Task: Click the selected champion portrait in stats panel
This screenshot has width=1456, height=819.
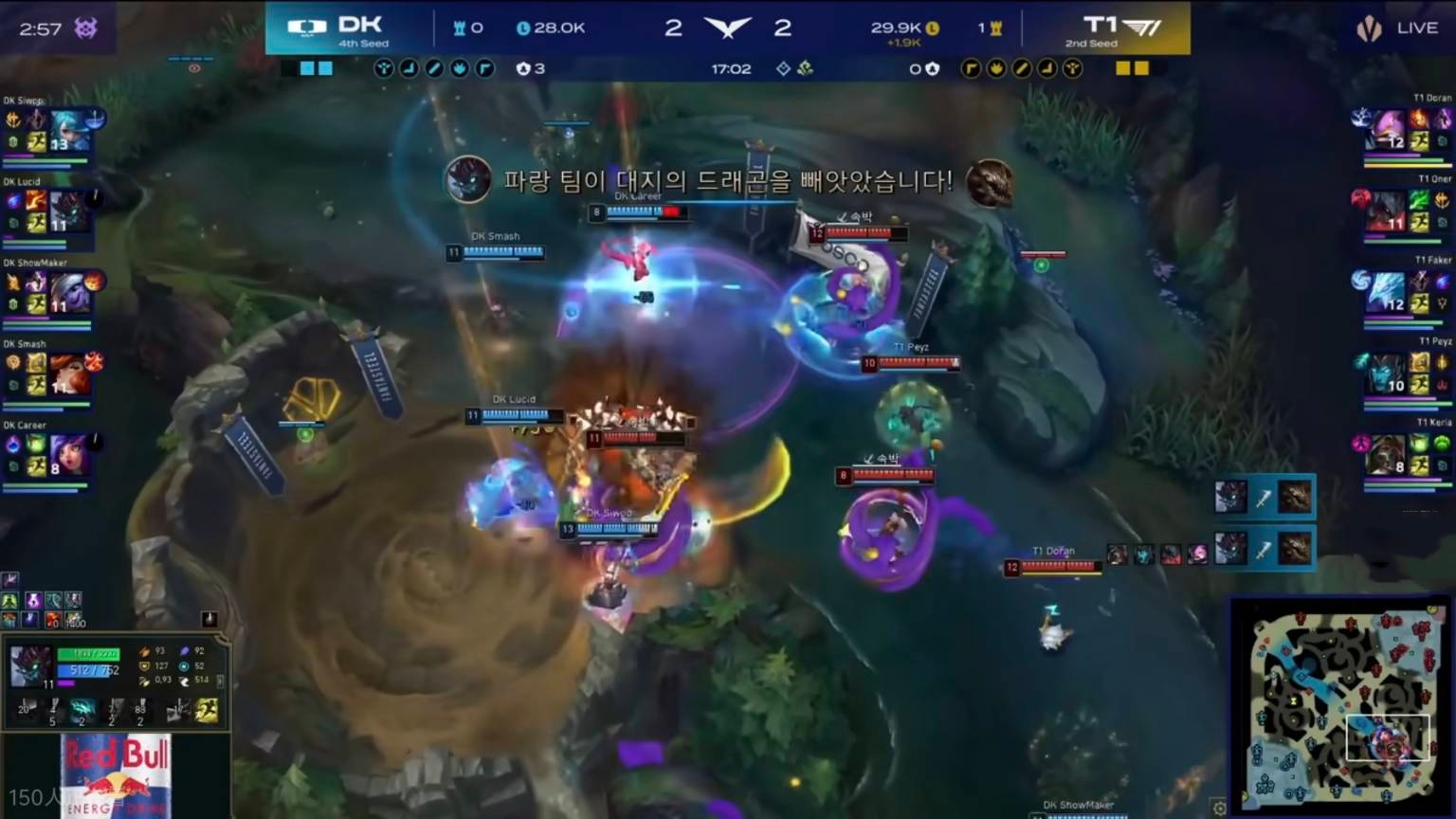Action: [30, 666]
